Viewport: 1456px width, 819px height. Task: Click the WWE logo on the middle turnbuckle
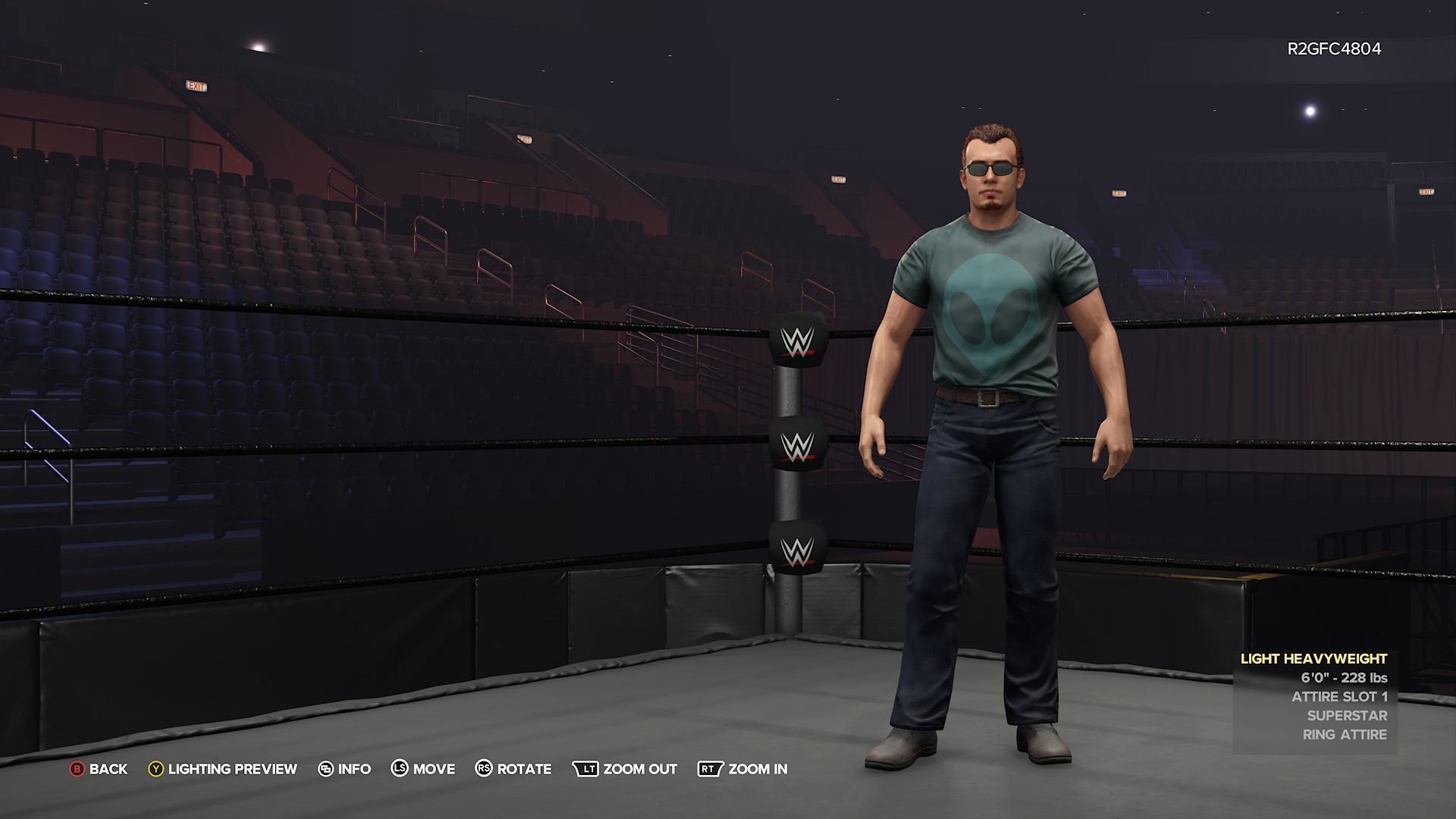tap(798, 446)
